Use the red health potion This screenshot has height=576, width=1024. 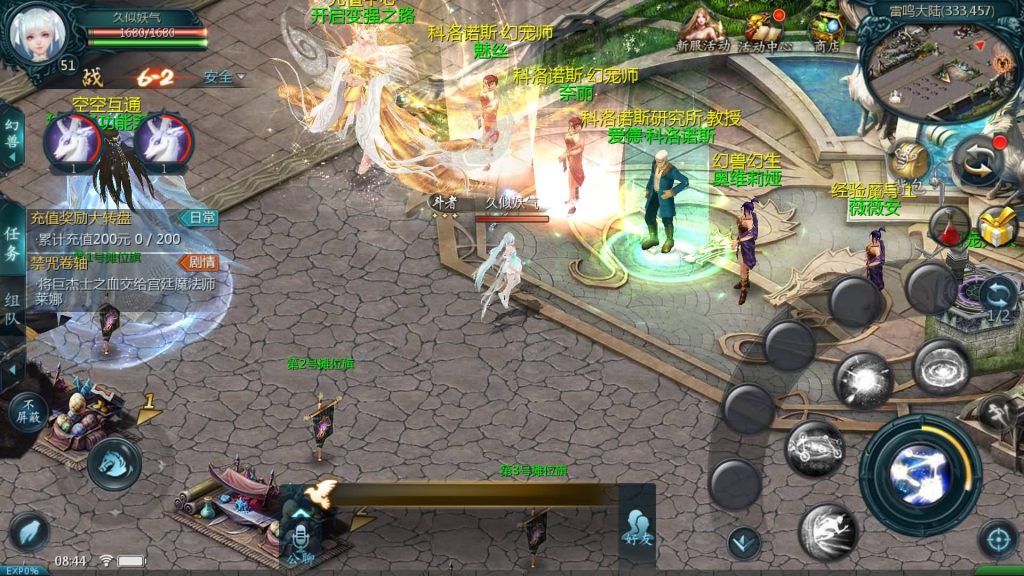point(948,226)
